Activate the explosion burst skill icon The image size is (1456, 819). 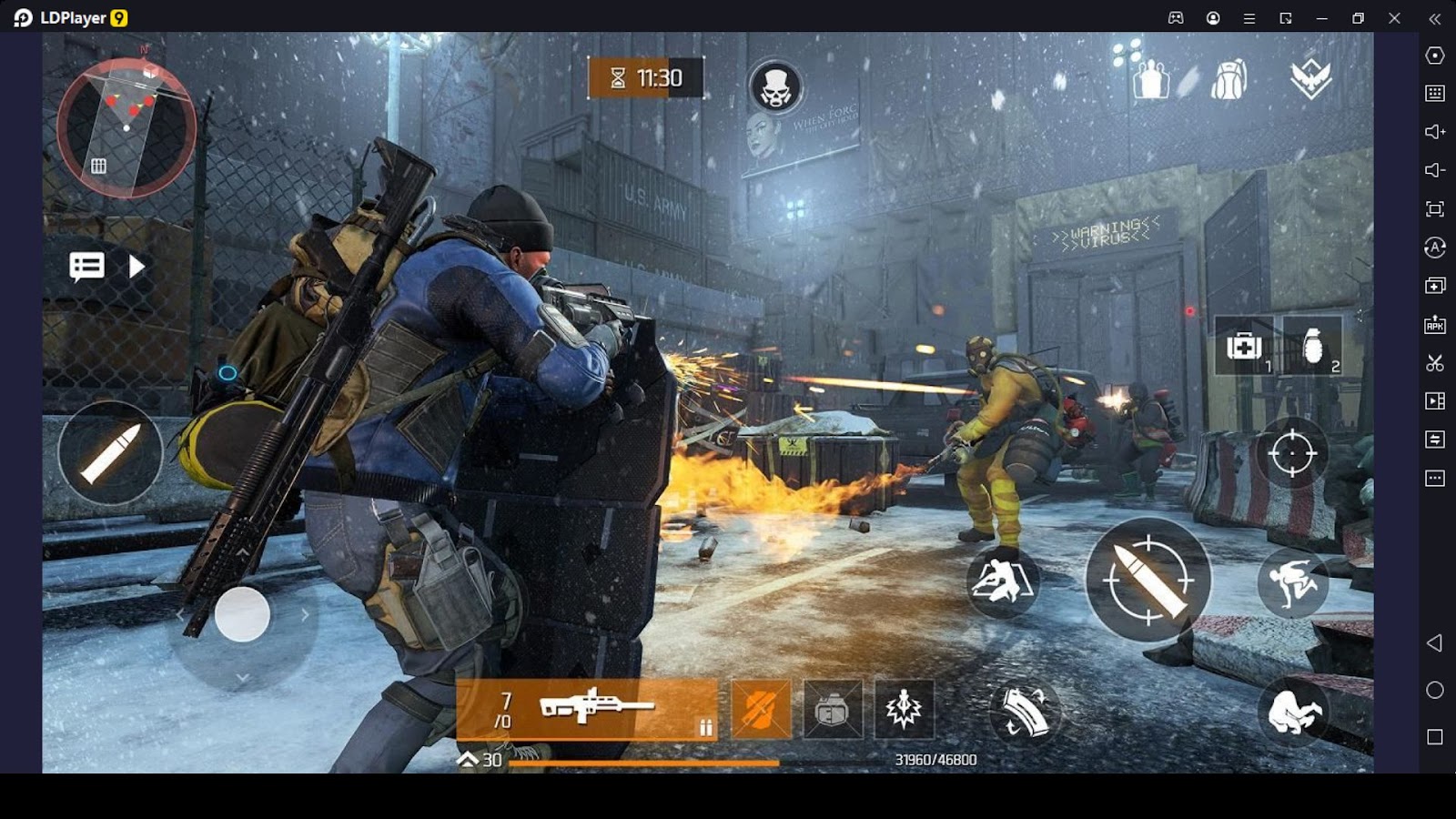click(x=904, y=709)
